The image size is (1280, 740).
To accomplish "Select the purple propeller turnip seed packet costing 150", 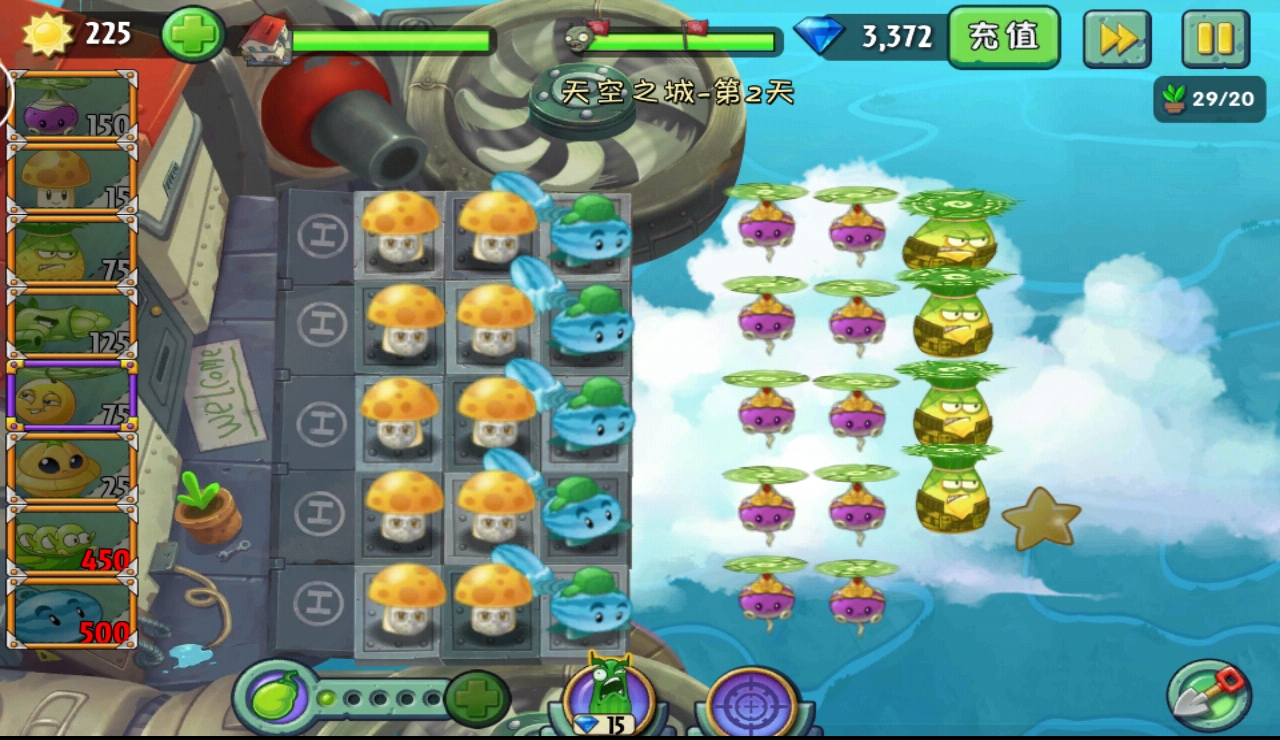I will 72,105.
